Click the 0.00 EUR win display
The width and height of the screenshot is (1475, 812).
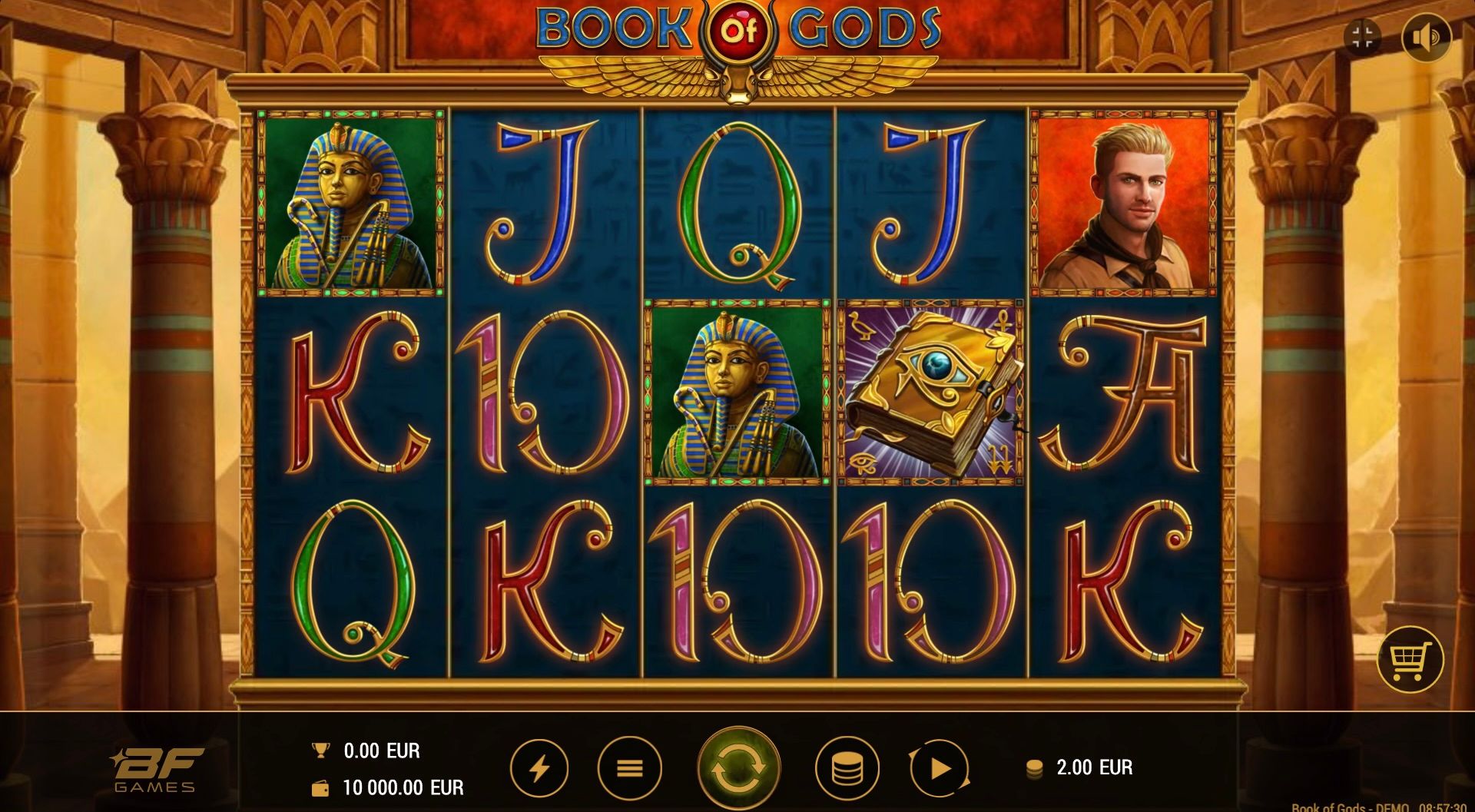pyautogui.click(x=382, y=750)
